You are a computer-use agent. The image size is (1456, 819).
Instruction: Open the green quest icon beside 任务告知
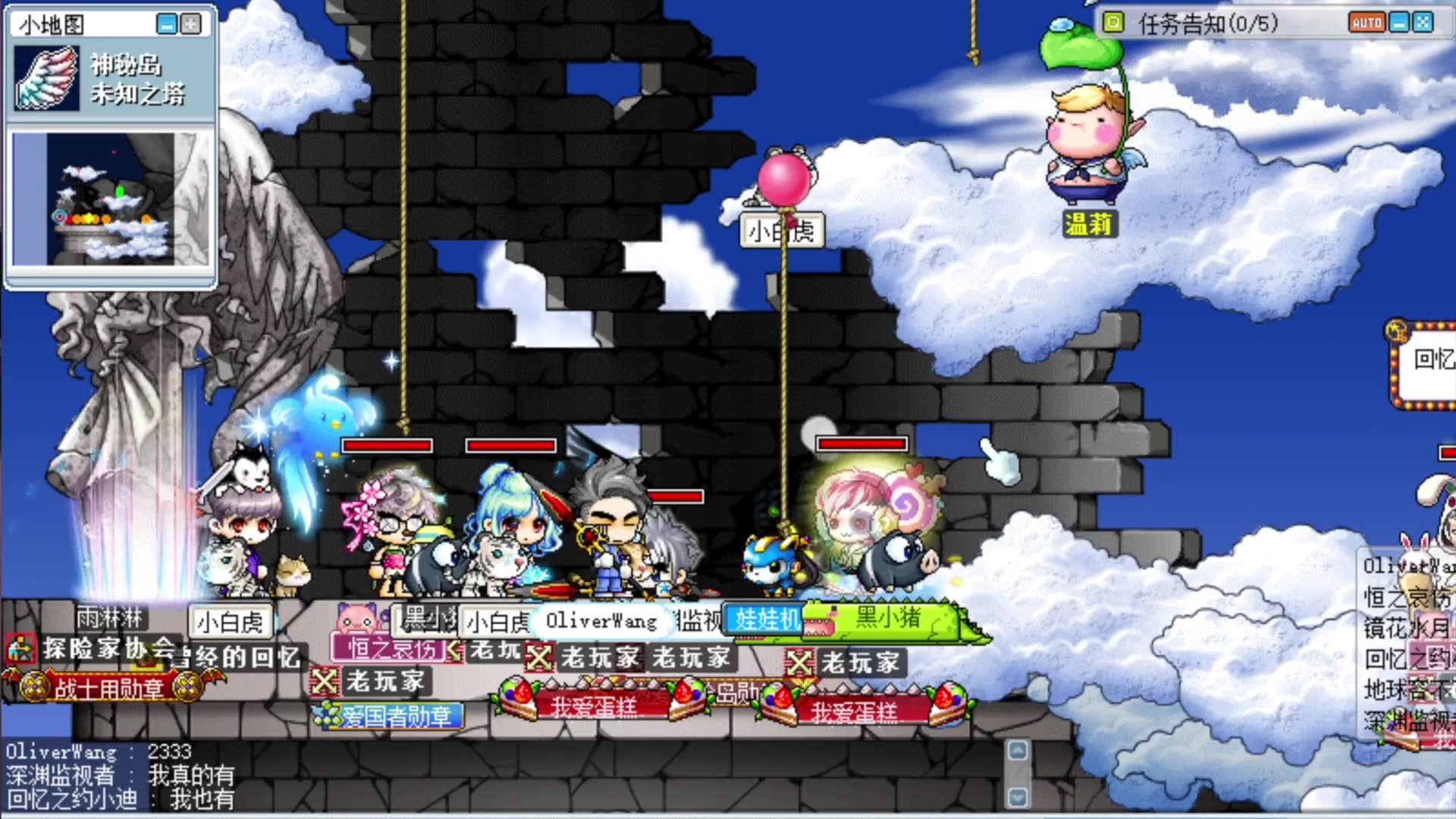[1113, 23]
